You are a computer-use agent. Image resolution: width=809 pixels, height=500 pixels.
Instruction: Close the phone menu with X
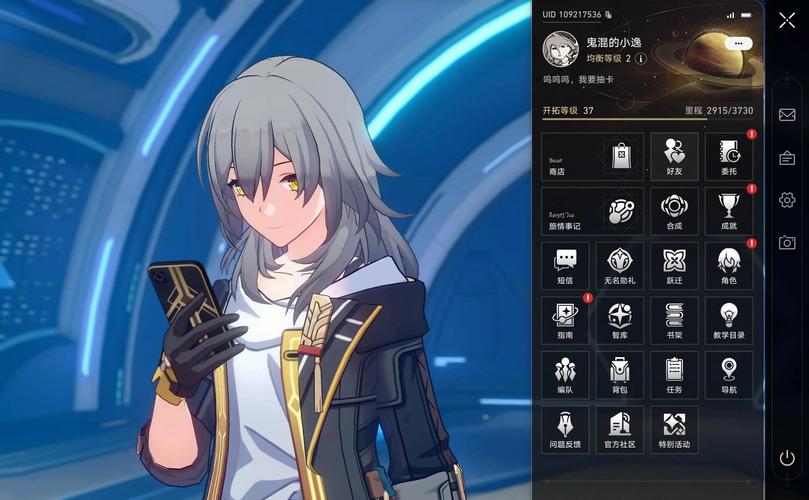coord(787,20)
